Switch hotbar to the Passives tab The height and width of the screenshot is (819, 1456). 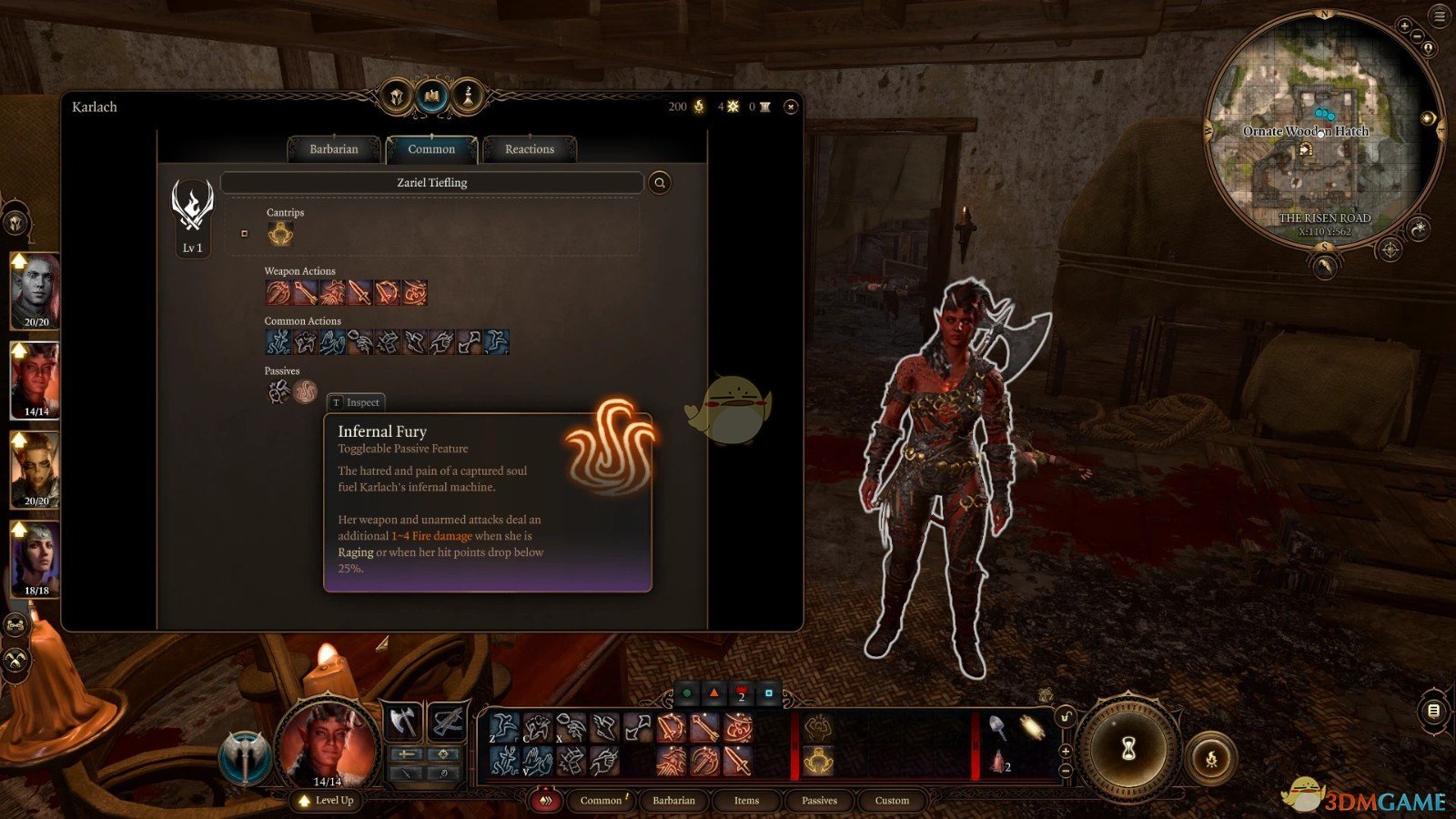819,801
